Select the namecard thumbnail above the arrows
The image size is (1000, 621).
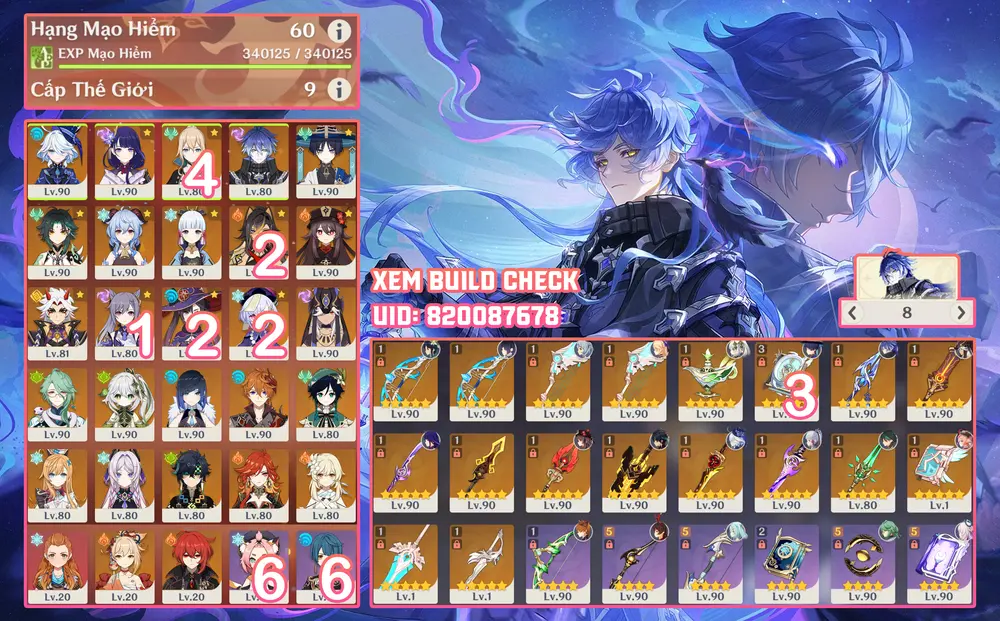tap(905, 278)
